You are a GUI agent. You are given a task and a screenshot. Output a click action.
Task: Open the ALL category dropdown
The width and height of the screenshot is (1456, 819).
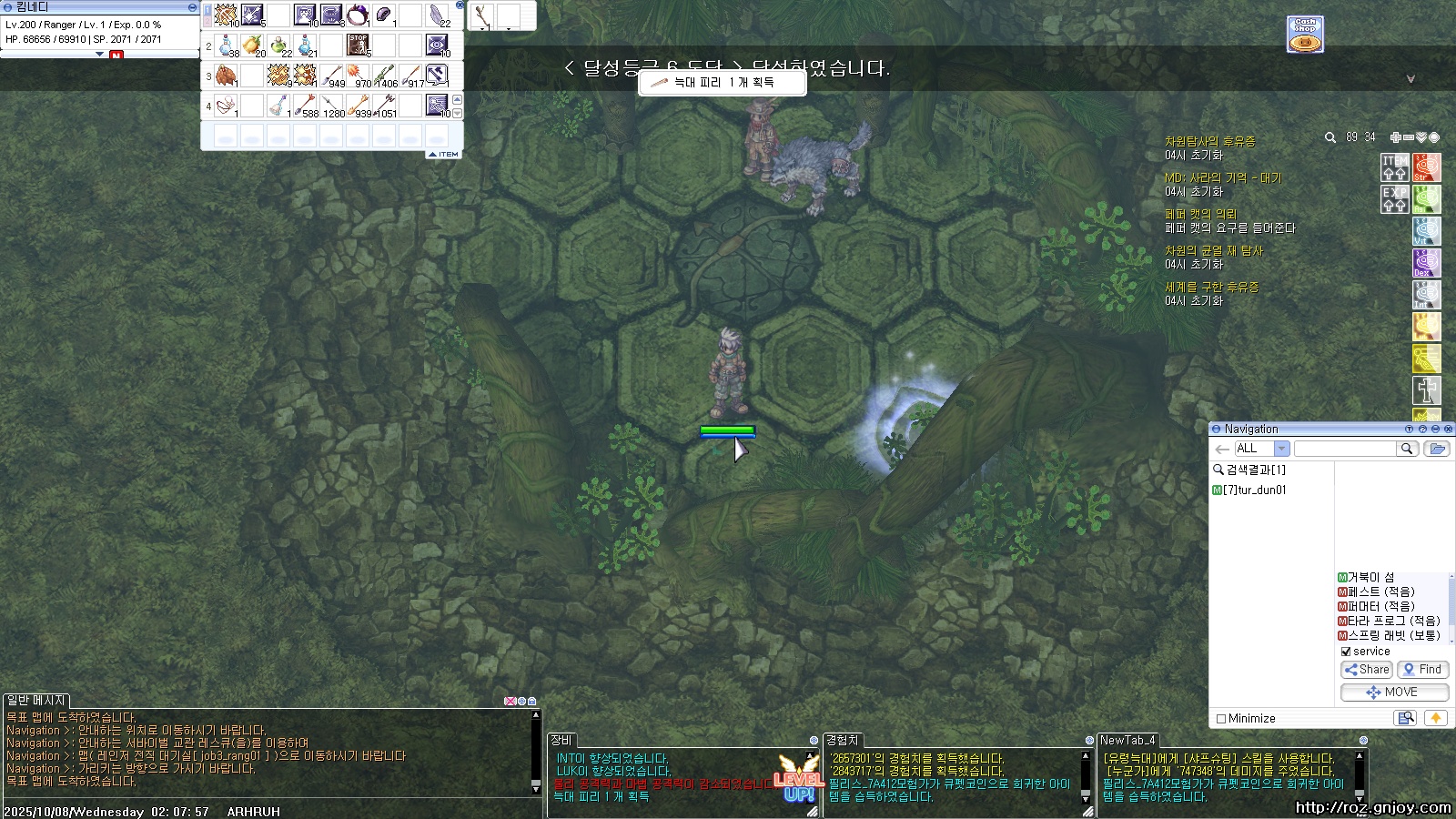tap(1281, 449)
